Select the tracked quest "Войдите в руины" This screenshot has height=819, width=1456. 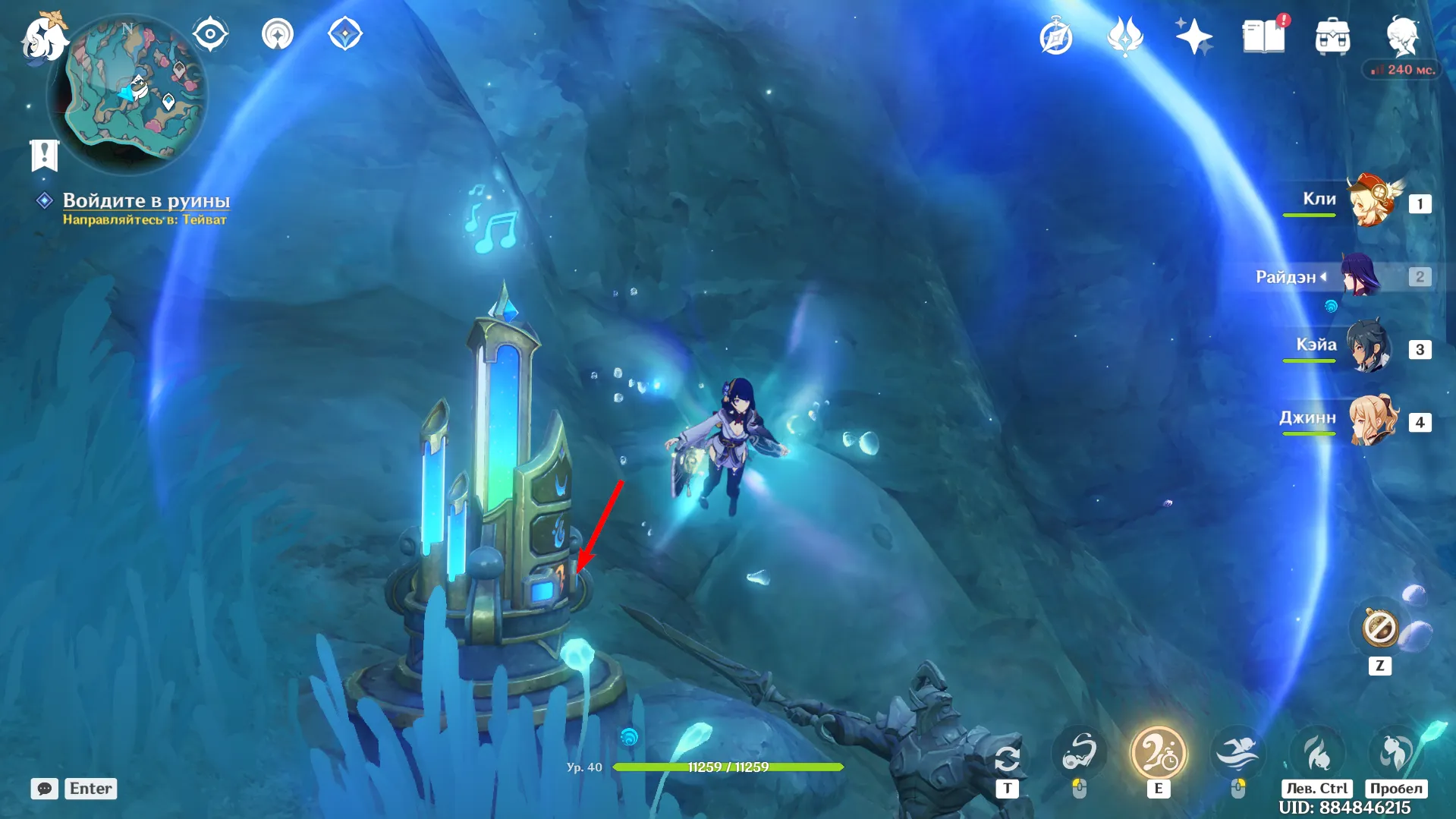pyautogui.click(x=146, y=200)
